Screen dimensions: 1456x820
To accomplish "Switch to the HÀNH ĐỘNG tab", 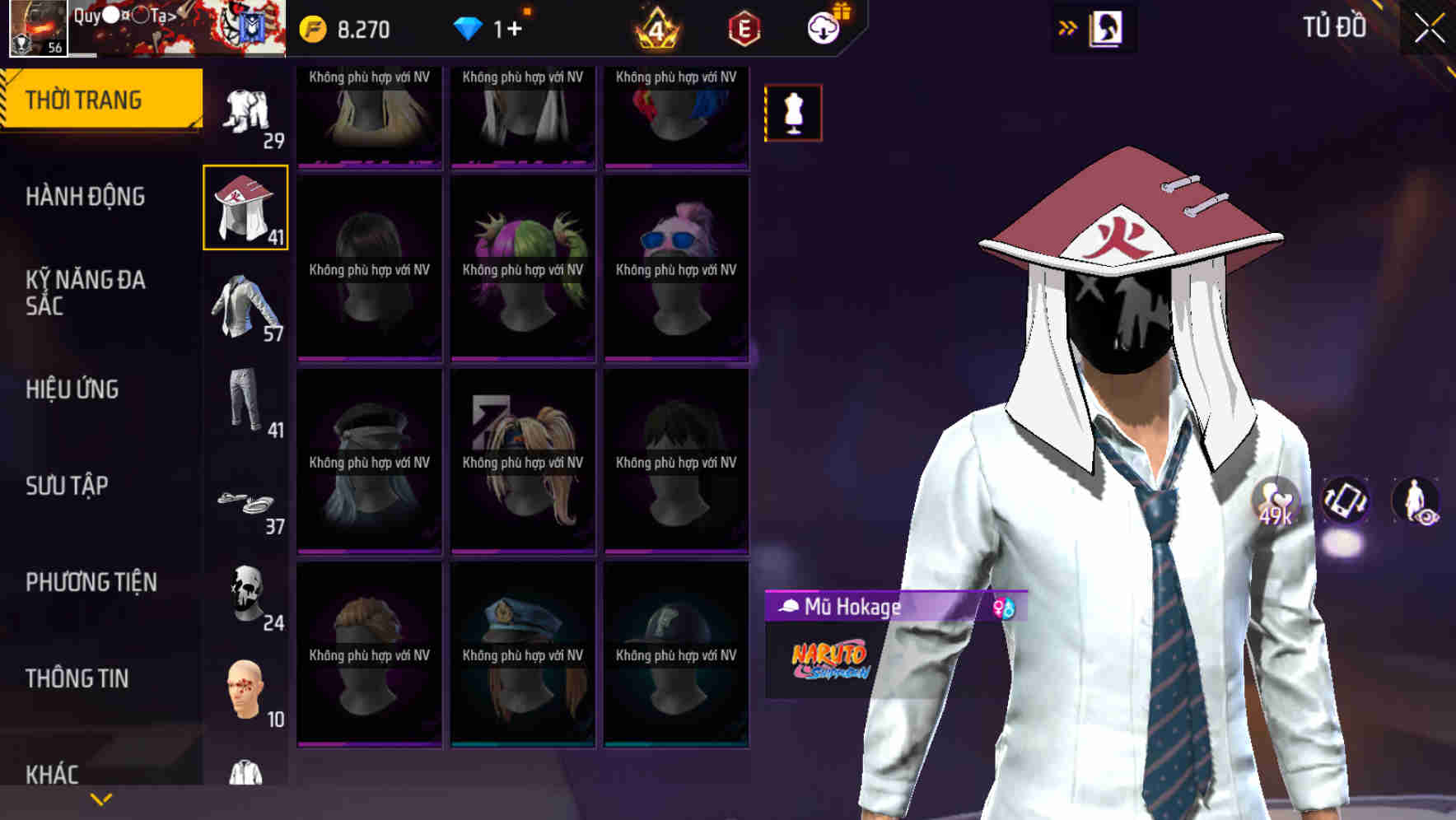I will tap(86, 198).
